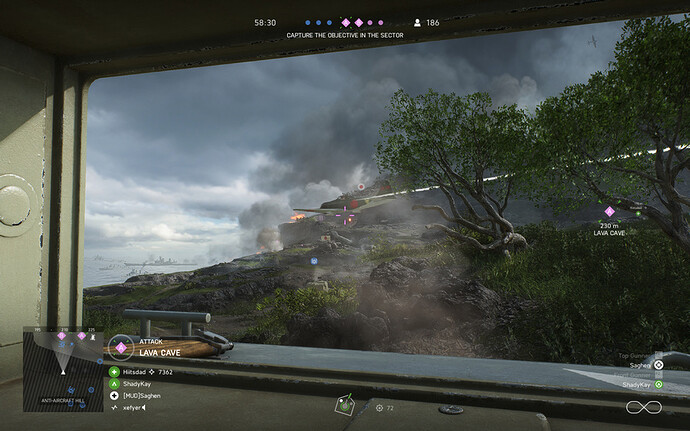690x431 pixels.
Task: Click the Anti-Aircraft Hill label on minimap
Action: pyautogui.click(x=63, y=401)
